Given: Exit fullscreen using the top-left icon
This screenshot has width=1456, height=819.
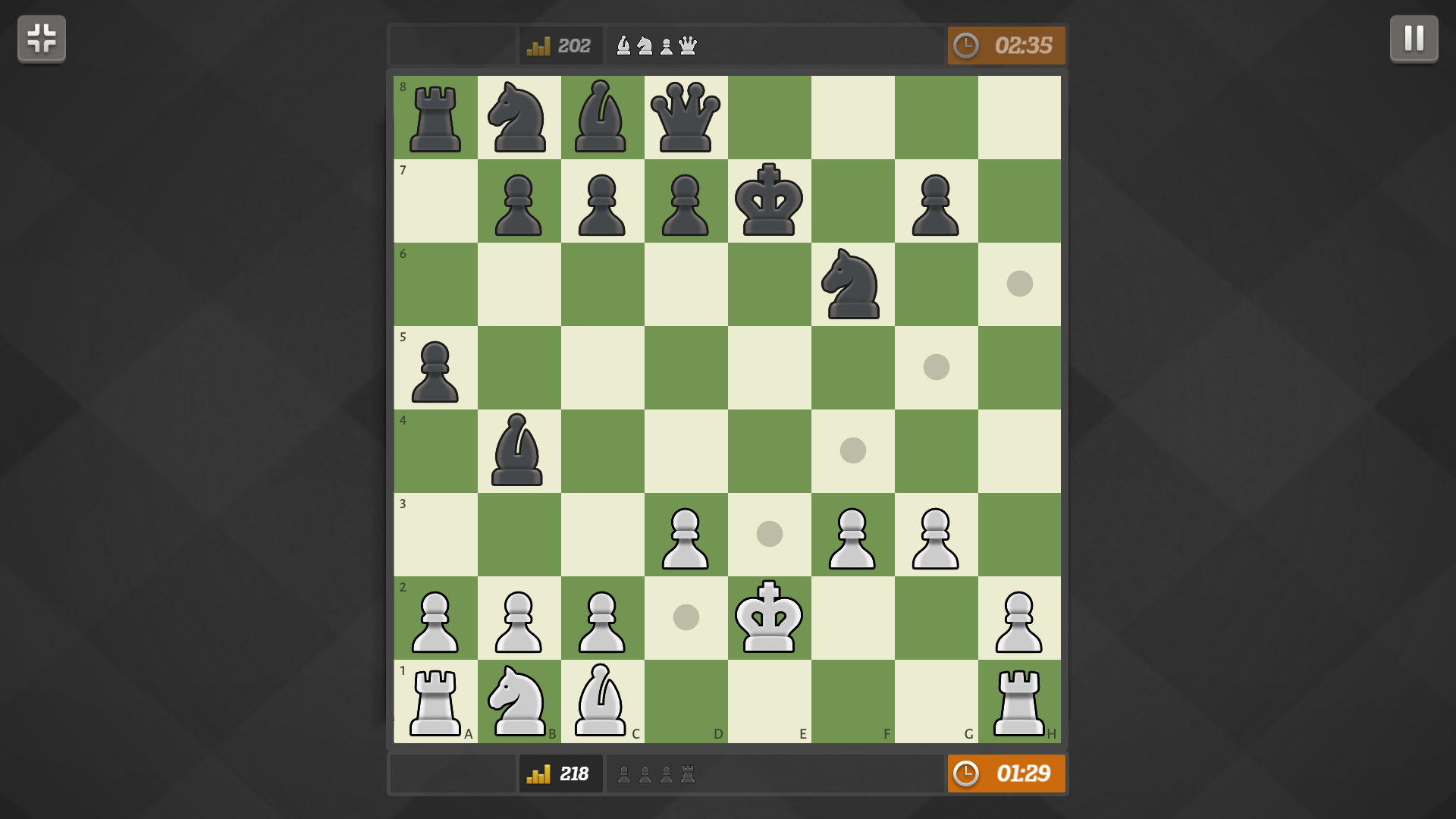Looking at the screenshot, I should coord(41,39).
